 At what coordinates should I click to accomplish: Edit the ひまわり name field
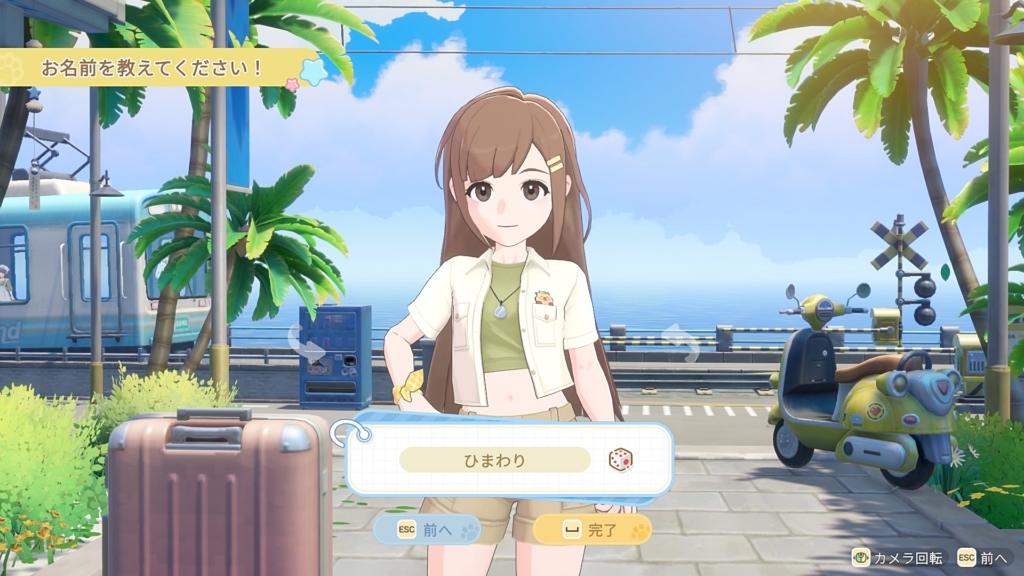click(x=495, y=460)
